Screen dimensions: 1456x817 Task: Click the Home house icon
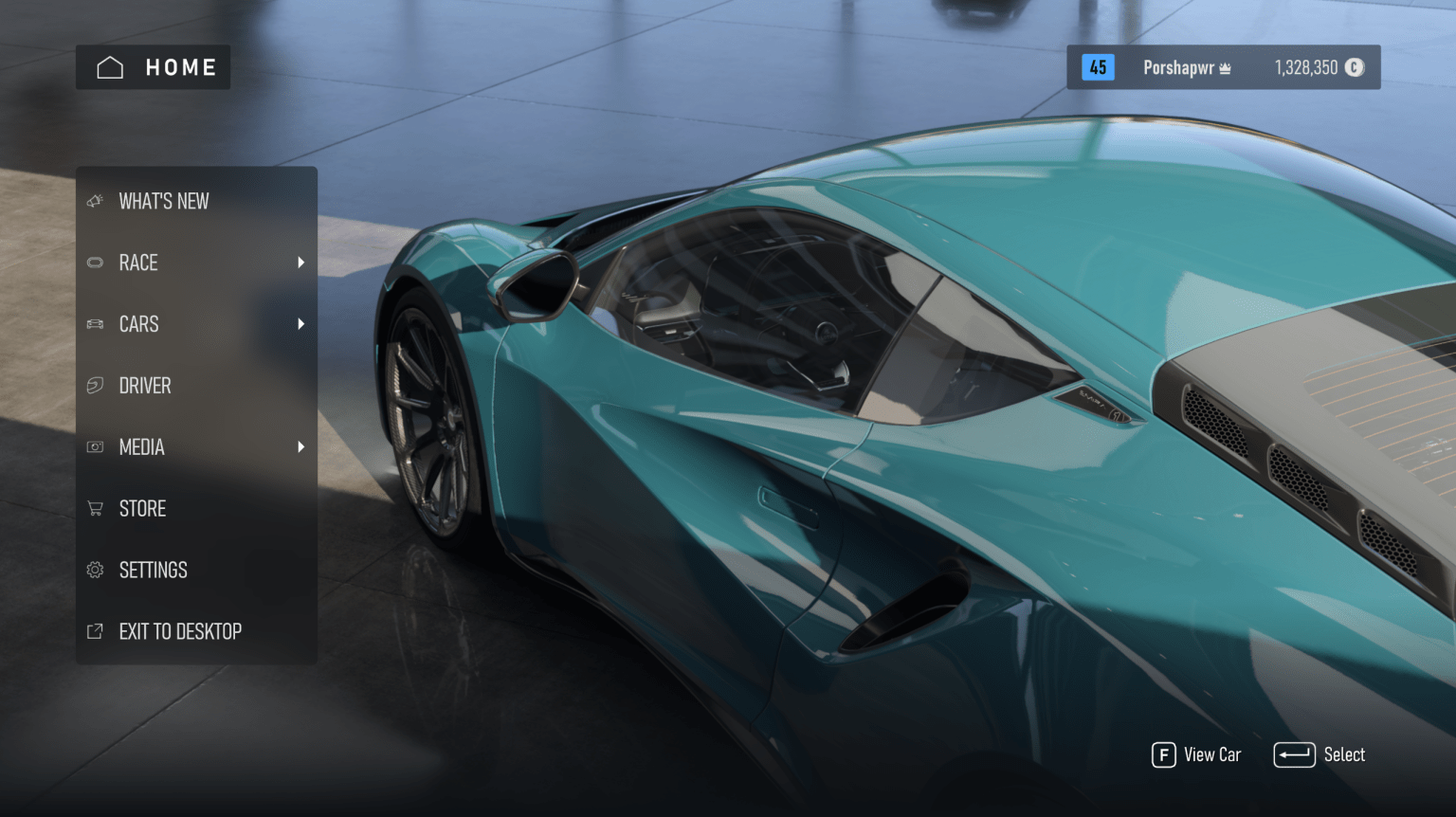pos(109,66)
